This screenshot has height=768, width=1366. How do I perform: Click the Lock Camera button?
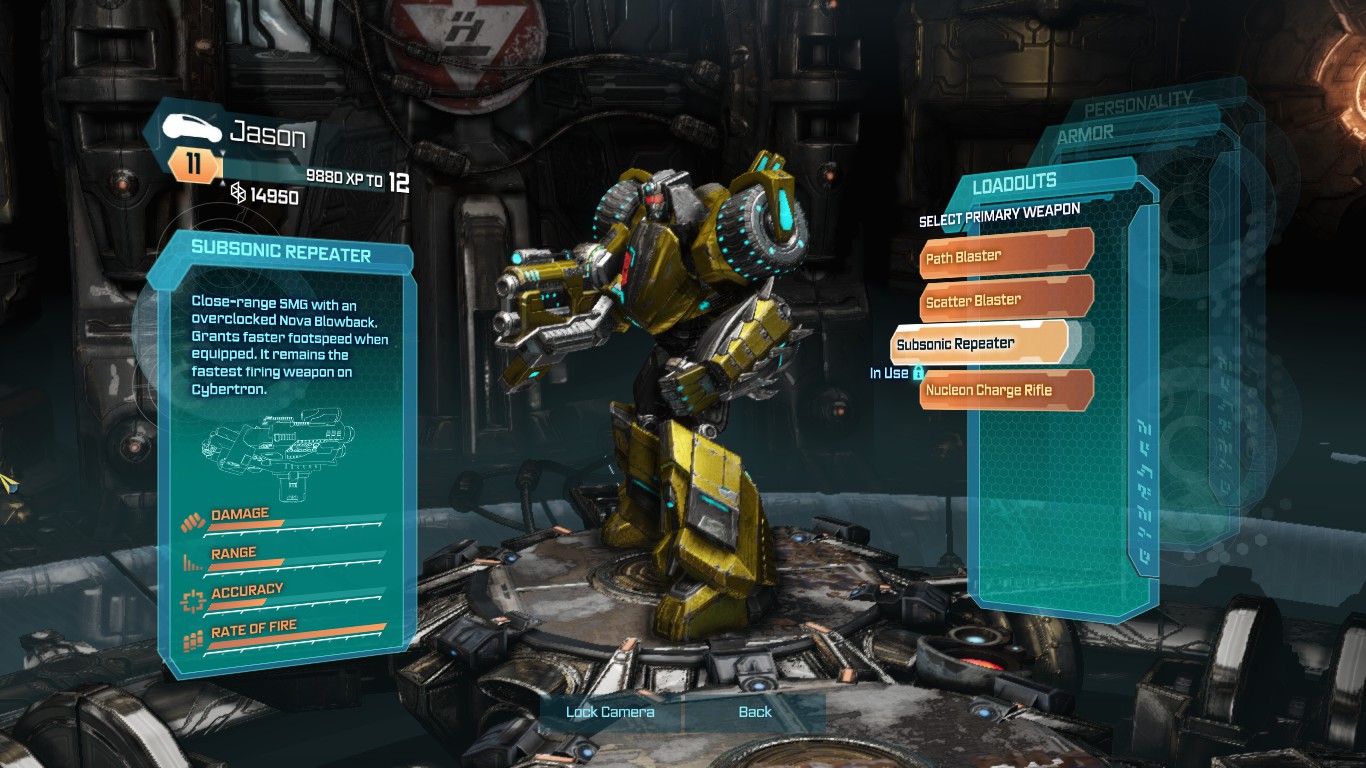point(610,712)
